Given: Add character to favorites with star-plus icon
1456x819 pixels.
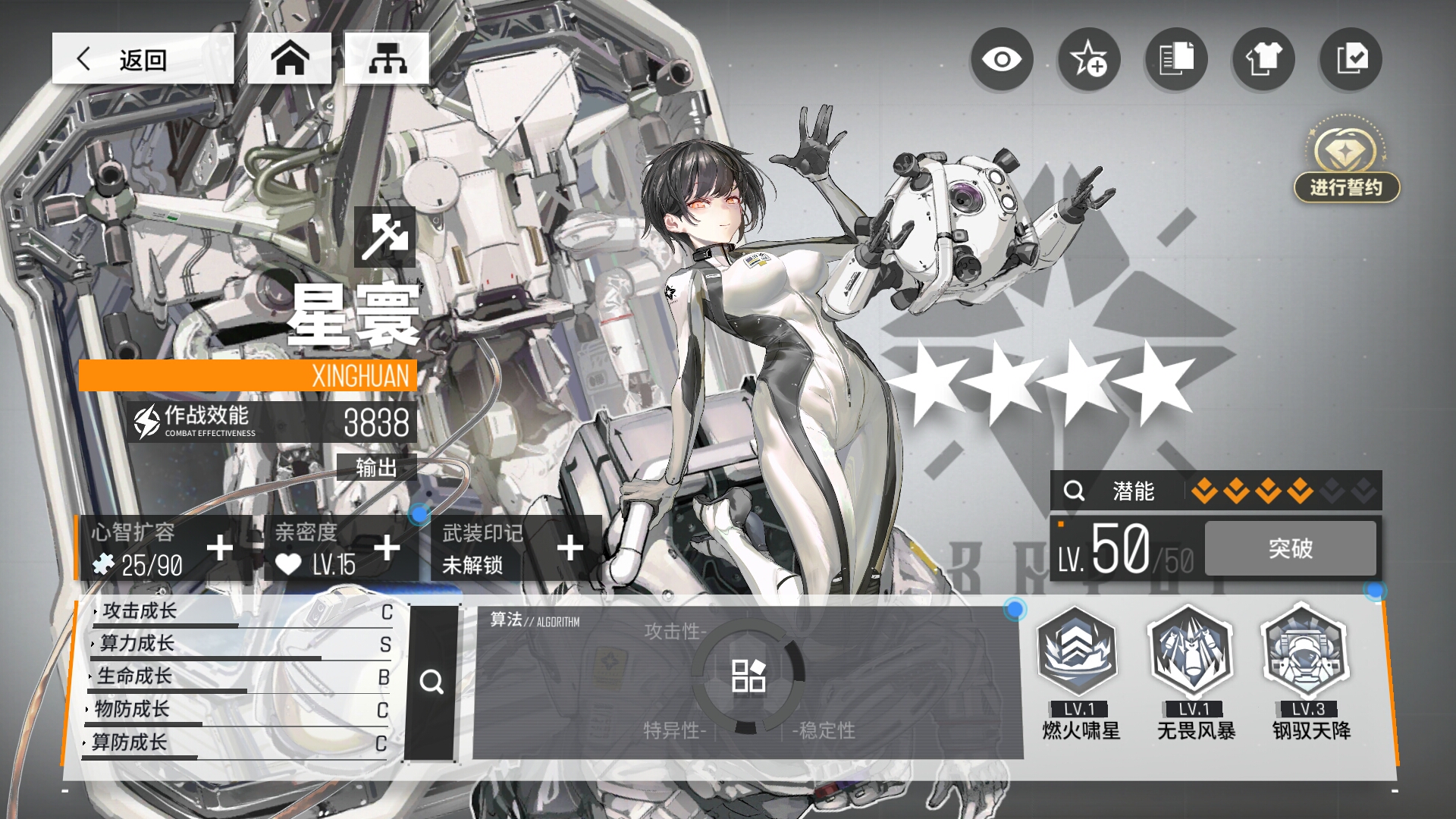Looking at the screenshot, I should coord(1088,59).
